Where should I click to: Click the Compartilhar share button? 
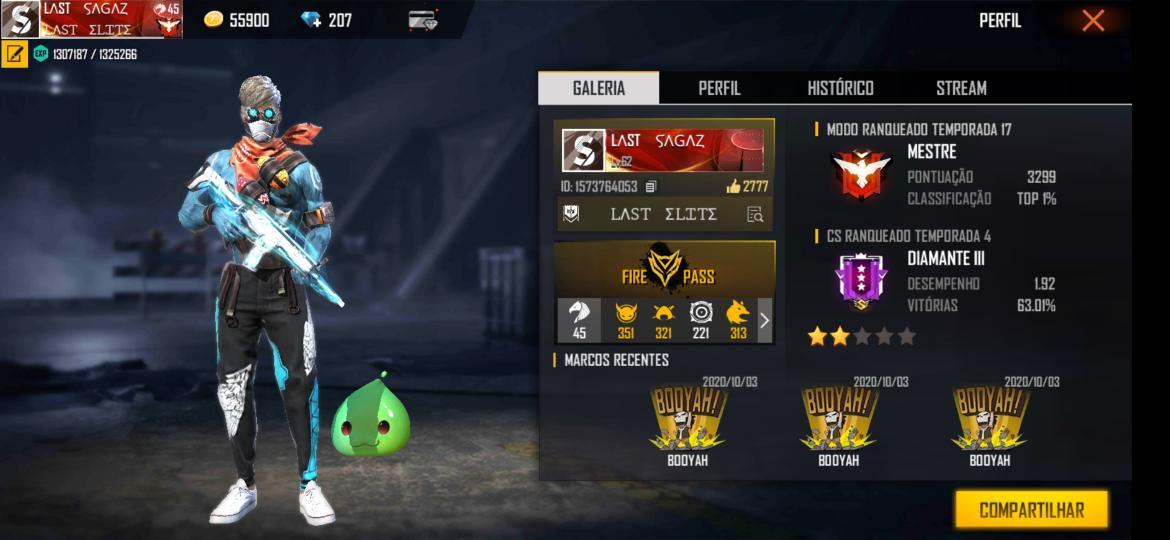click(x=1031, y=510)
